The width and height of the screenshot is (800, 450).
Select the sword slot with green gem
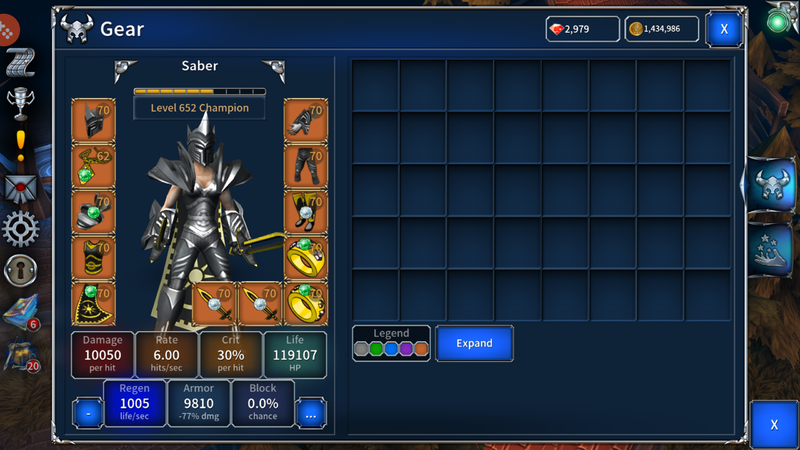pos(215,304)
